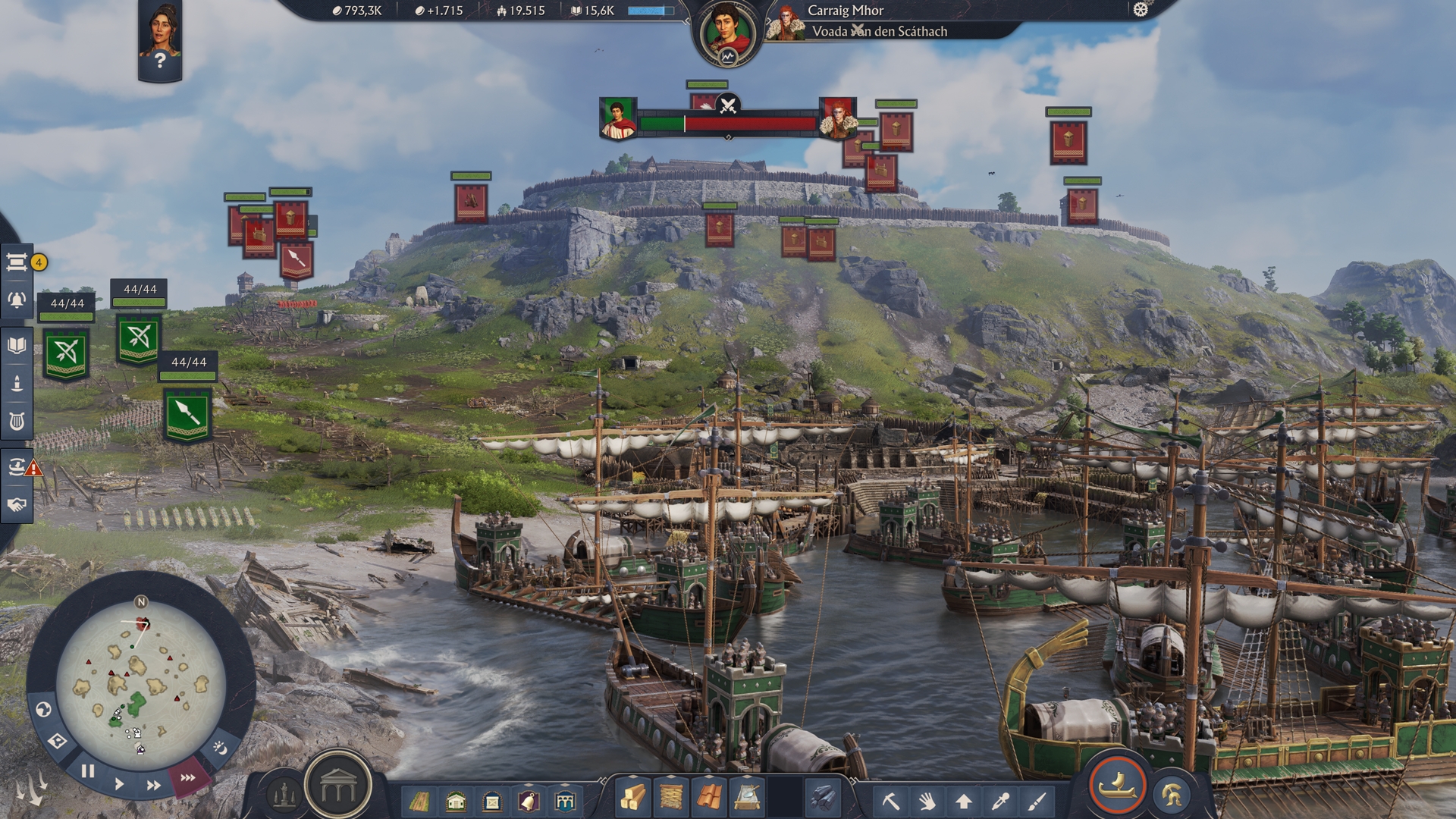Select the green spearman unit banner
Screen dimensions: 1456x819
tap(187, 413)
